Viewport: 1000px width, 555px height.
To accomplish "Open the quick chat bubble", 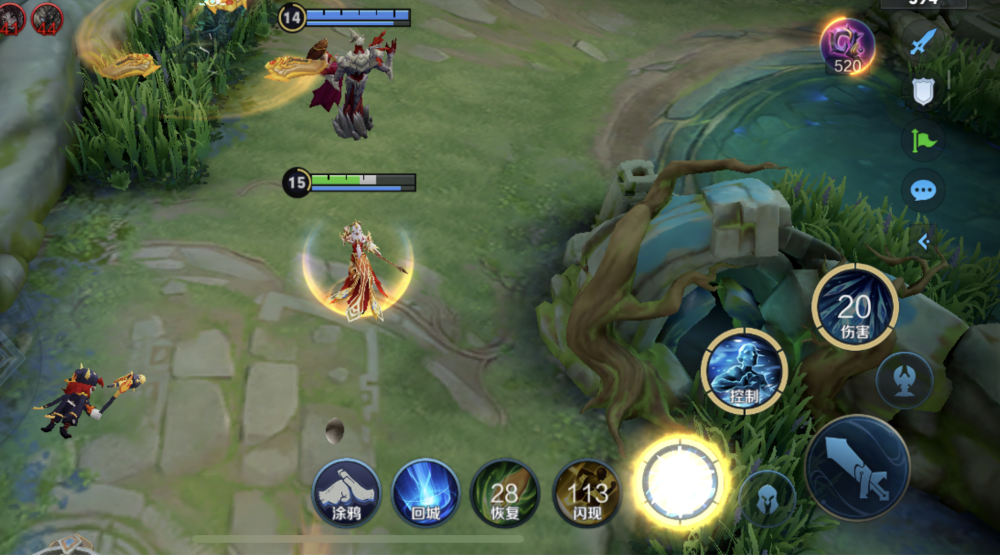I will pyautogui.click(x=924, y=190).
